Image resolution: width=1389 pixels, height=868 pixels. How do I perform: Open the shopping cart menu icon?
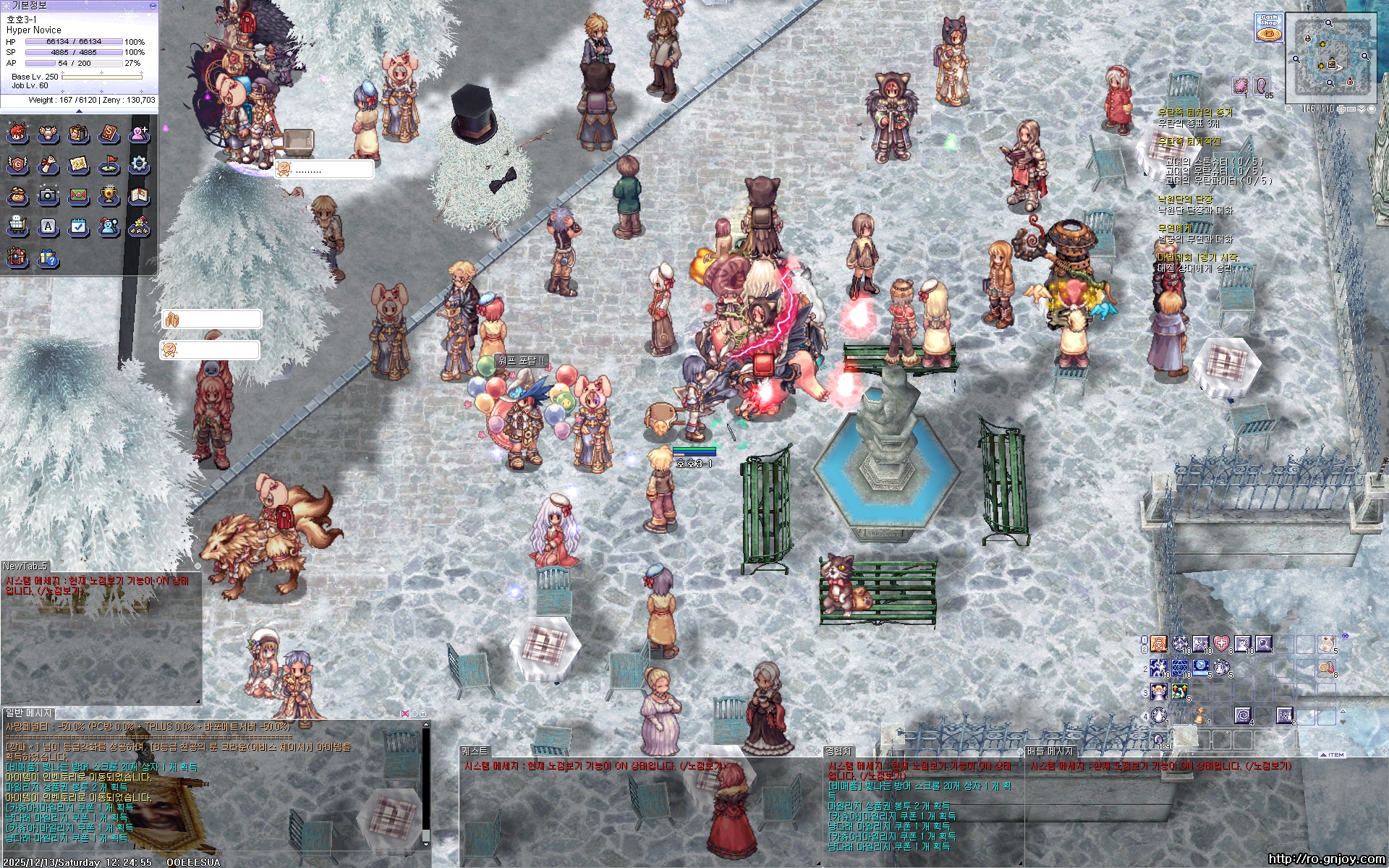click(x=17, y=226)
